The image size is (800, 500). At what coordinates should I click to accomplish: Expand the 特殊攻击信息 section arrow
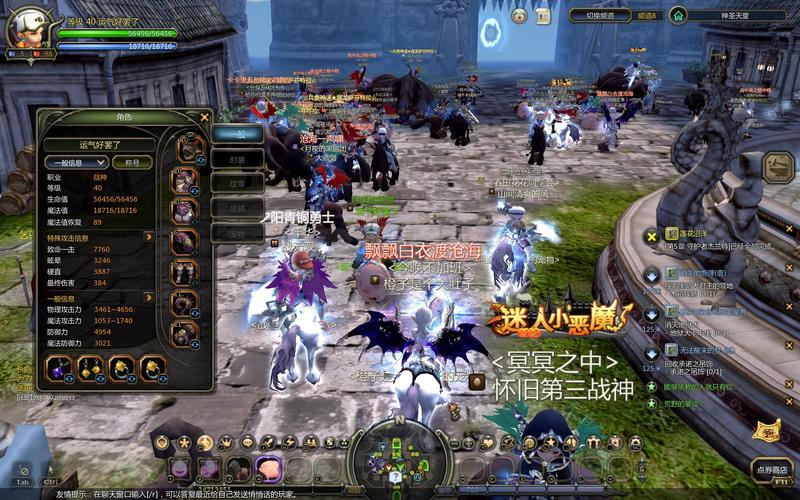point(149,237)
